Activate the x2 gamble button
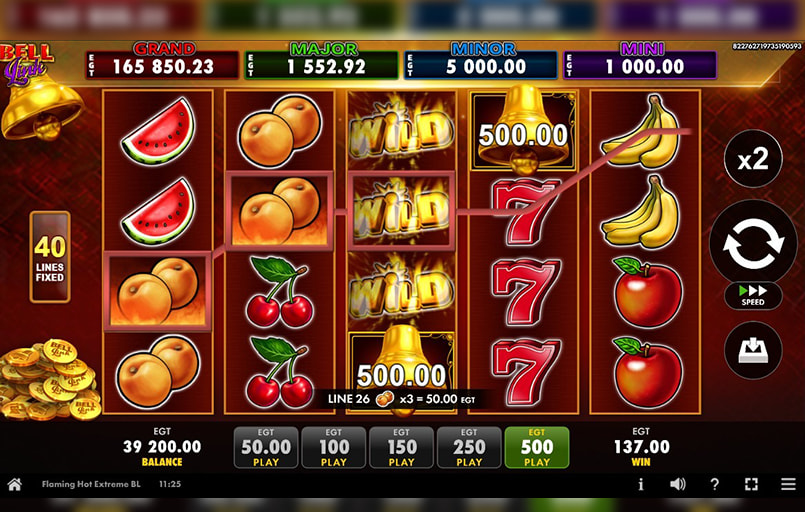Viewport: 805px width, 512px height. click(x=753, y=158)
